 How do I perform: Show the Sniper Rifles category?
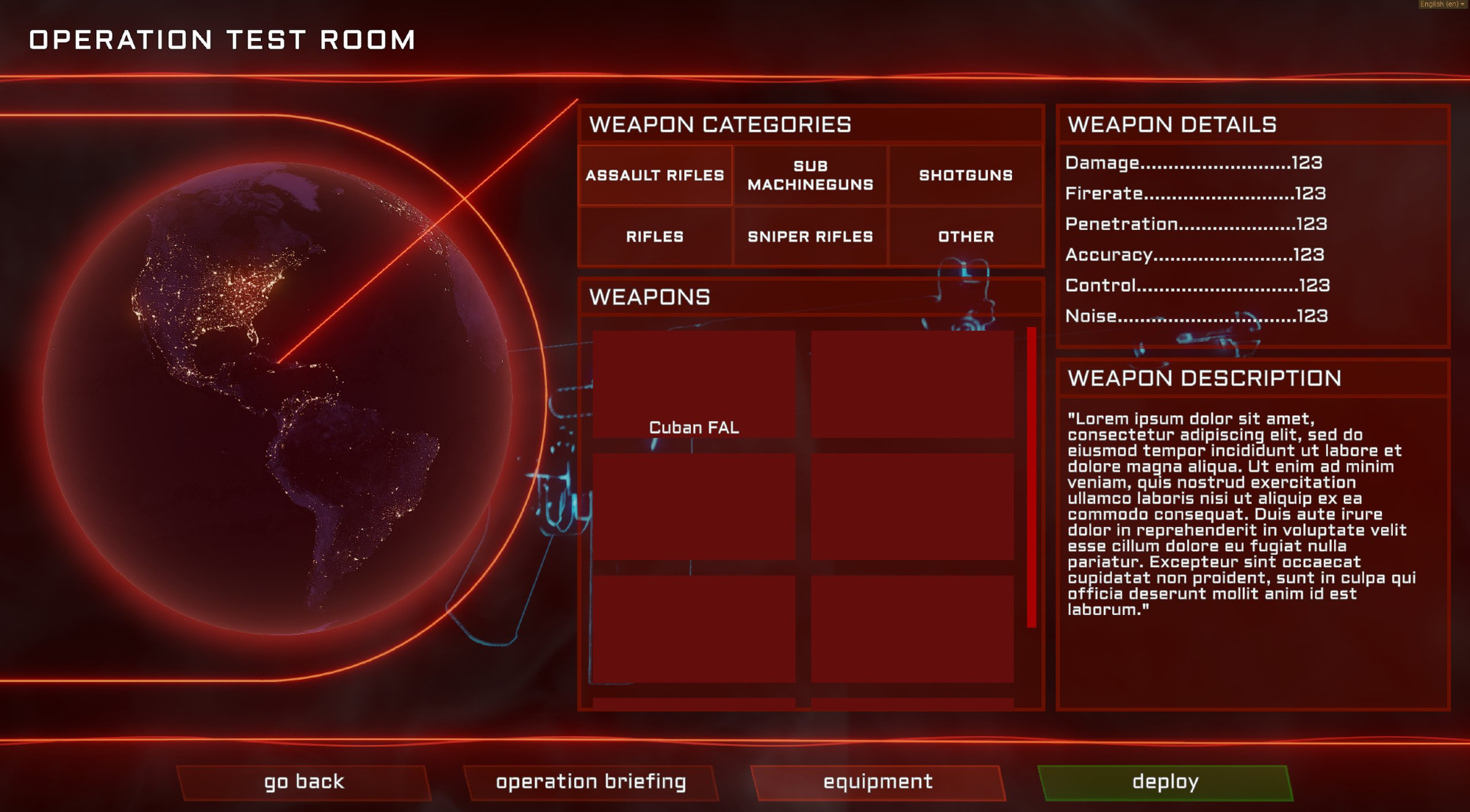click(810, 237)
